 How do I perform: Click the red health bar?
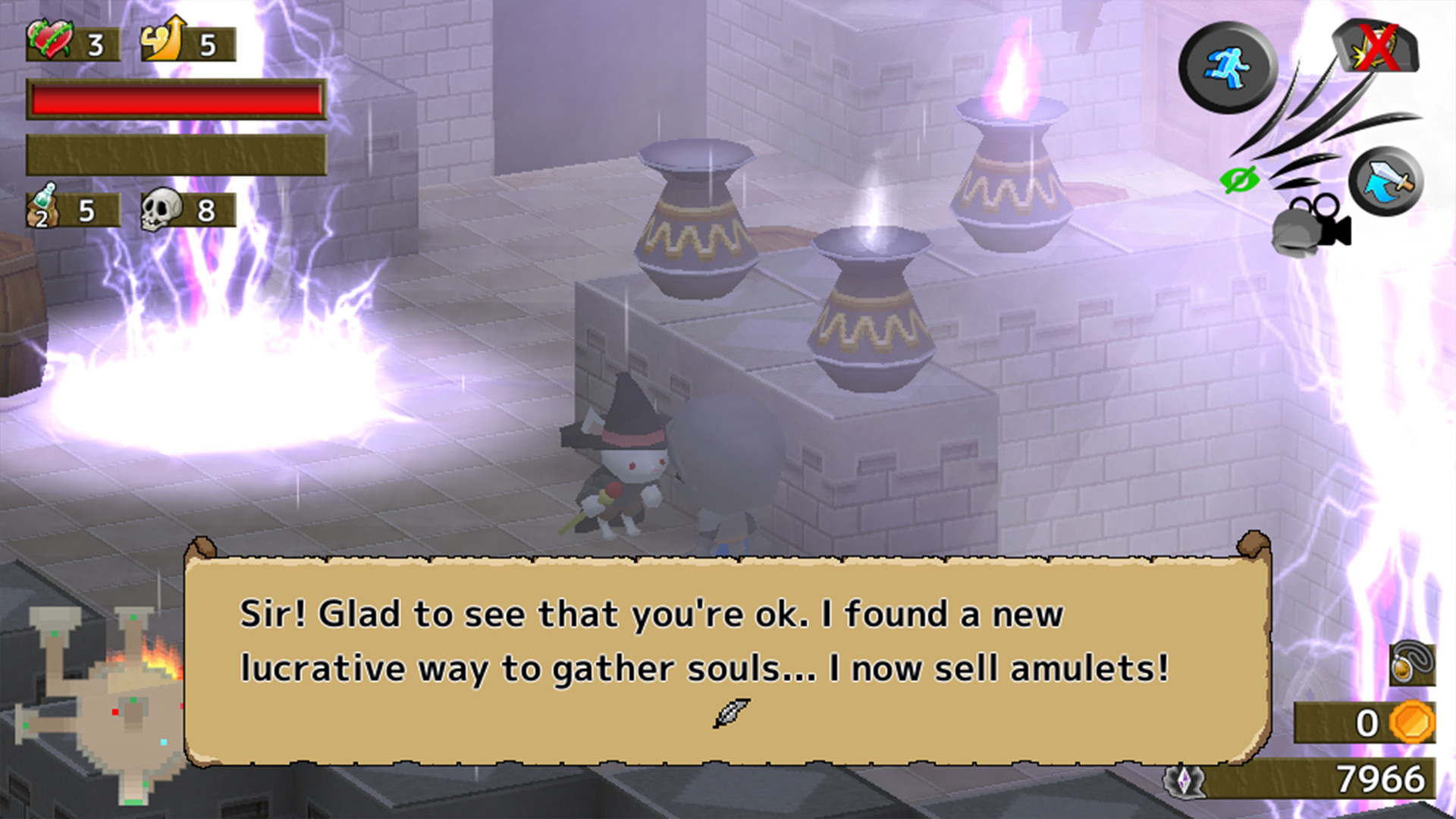pos(176,99)
